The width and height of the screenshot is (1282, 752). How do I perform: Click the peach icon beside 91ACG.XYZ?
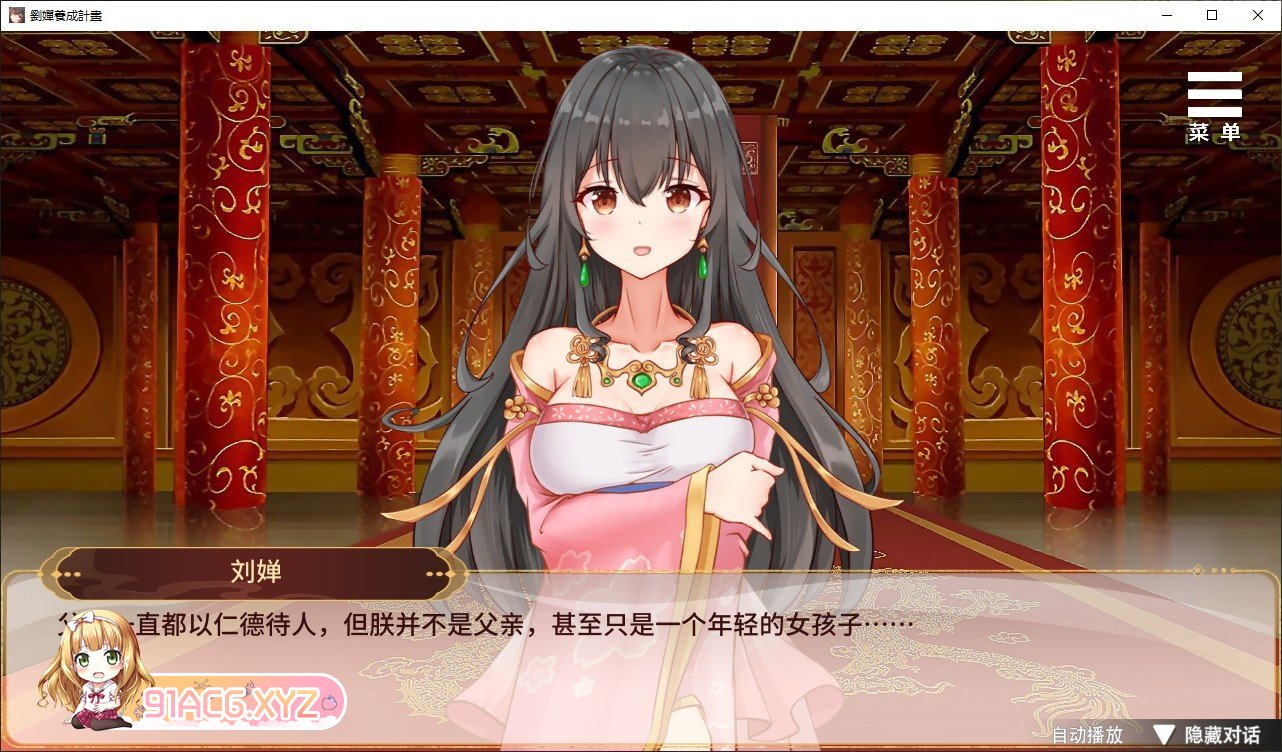tap(330, 702)
